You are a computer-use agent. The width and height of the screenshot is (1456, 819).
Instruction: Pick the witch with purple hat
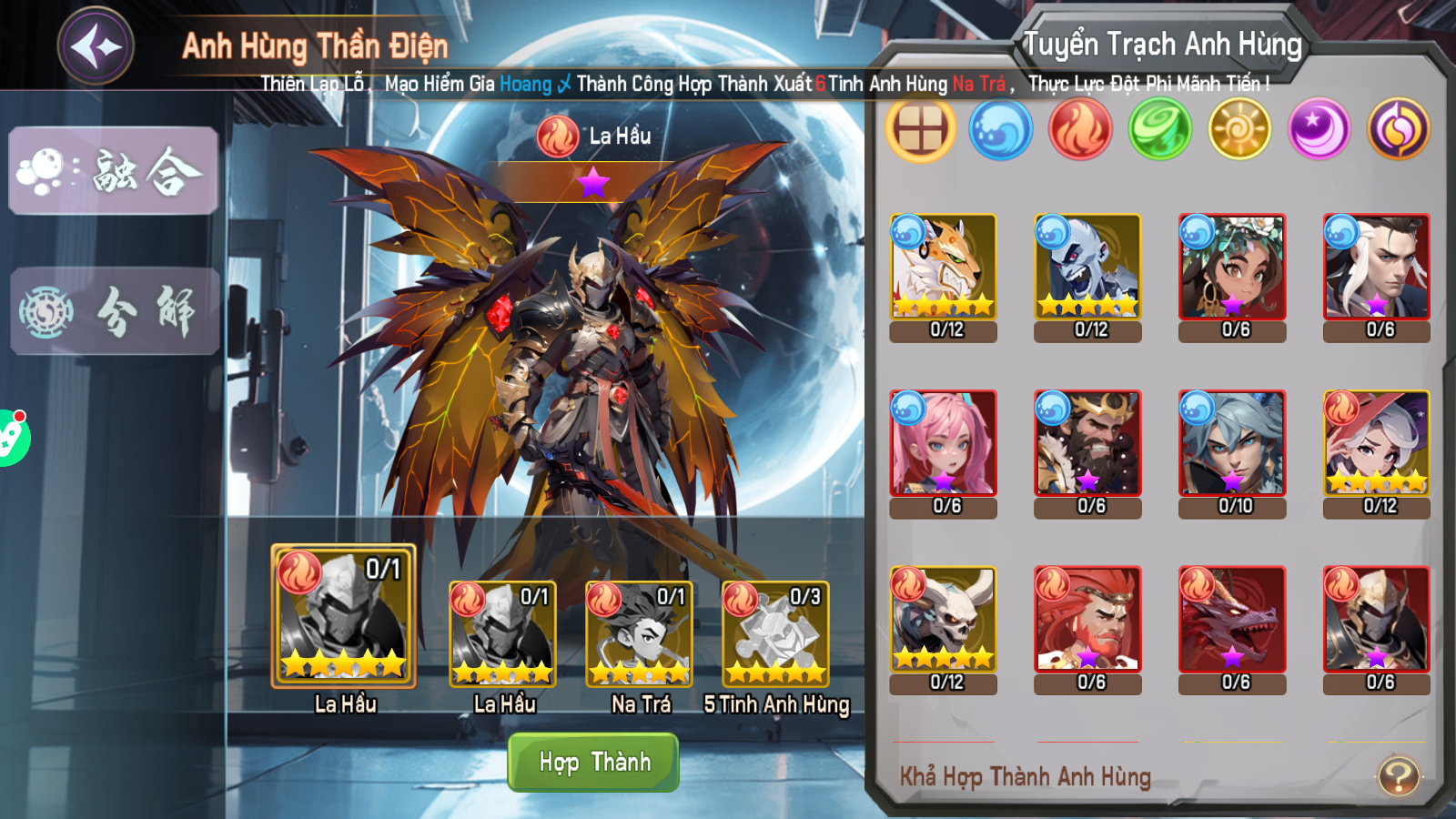[x=1377, y=443]
